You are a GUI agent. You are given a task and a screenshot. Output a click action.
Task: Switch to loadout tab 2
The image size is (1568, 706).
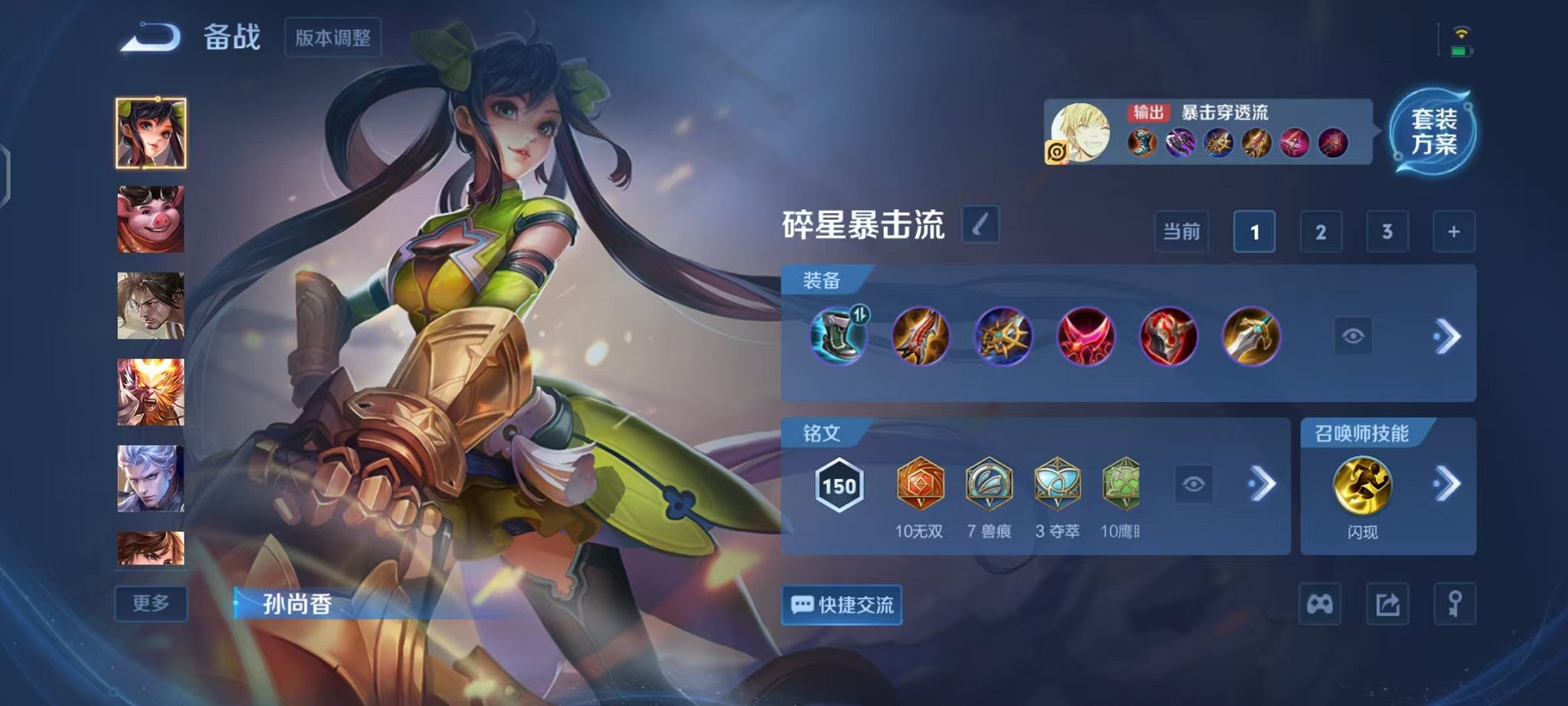(x=1321, y=231)
